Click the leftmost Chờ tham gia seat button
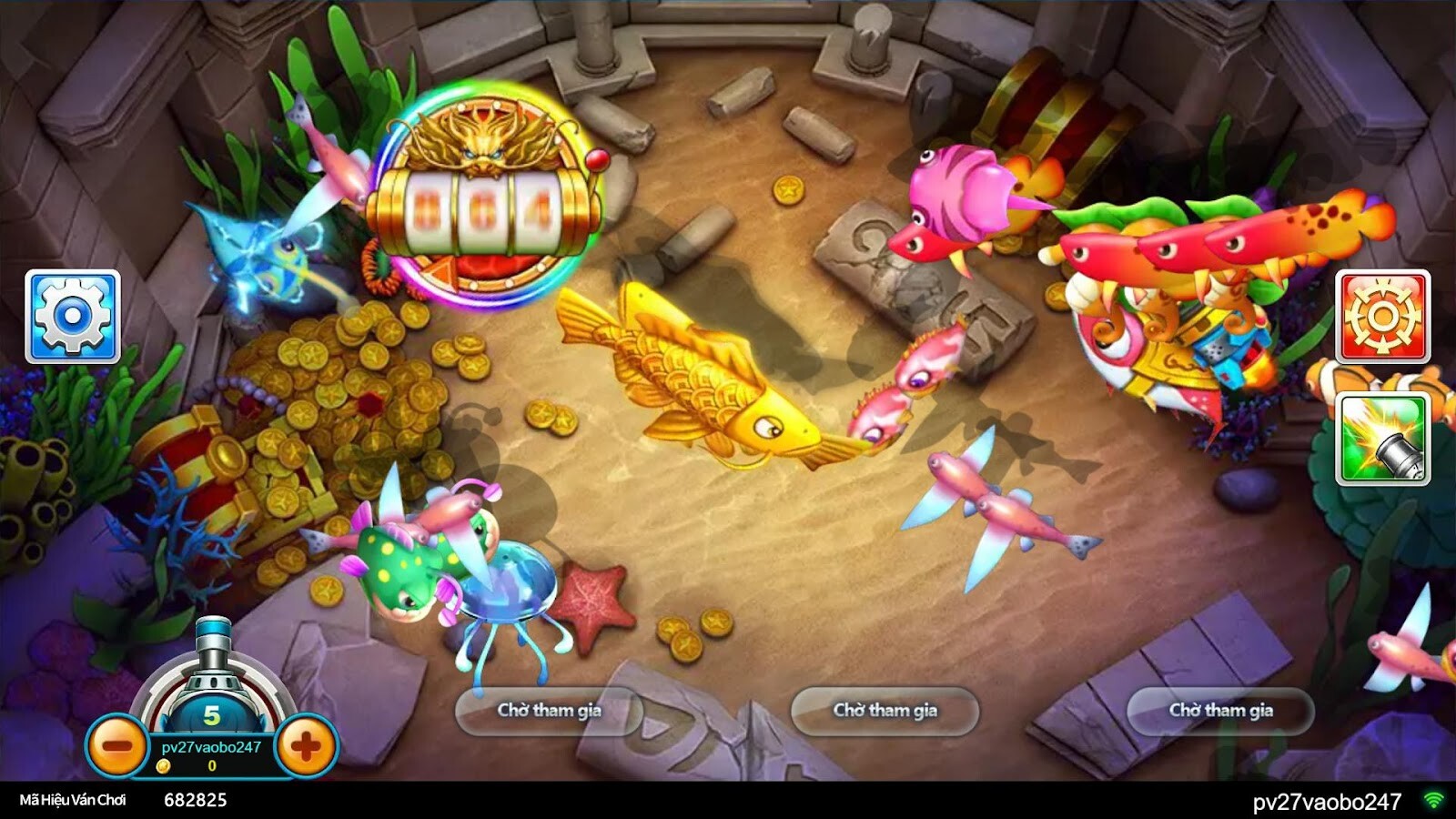This screenshot has height=819, width=1456. coord(549,713)
